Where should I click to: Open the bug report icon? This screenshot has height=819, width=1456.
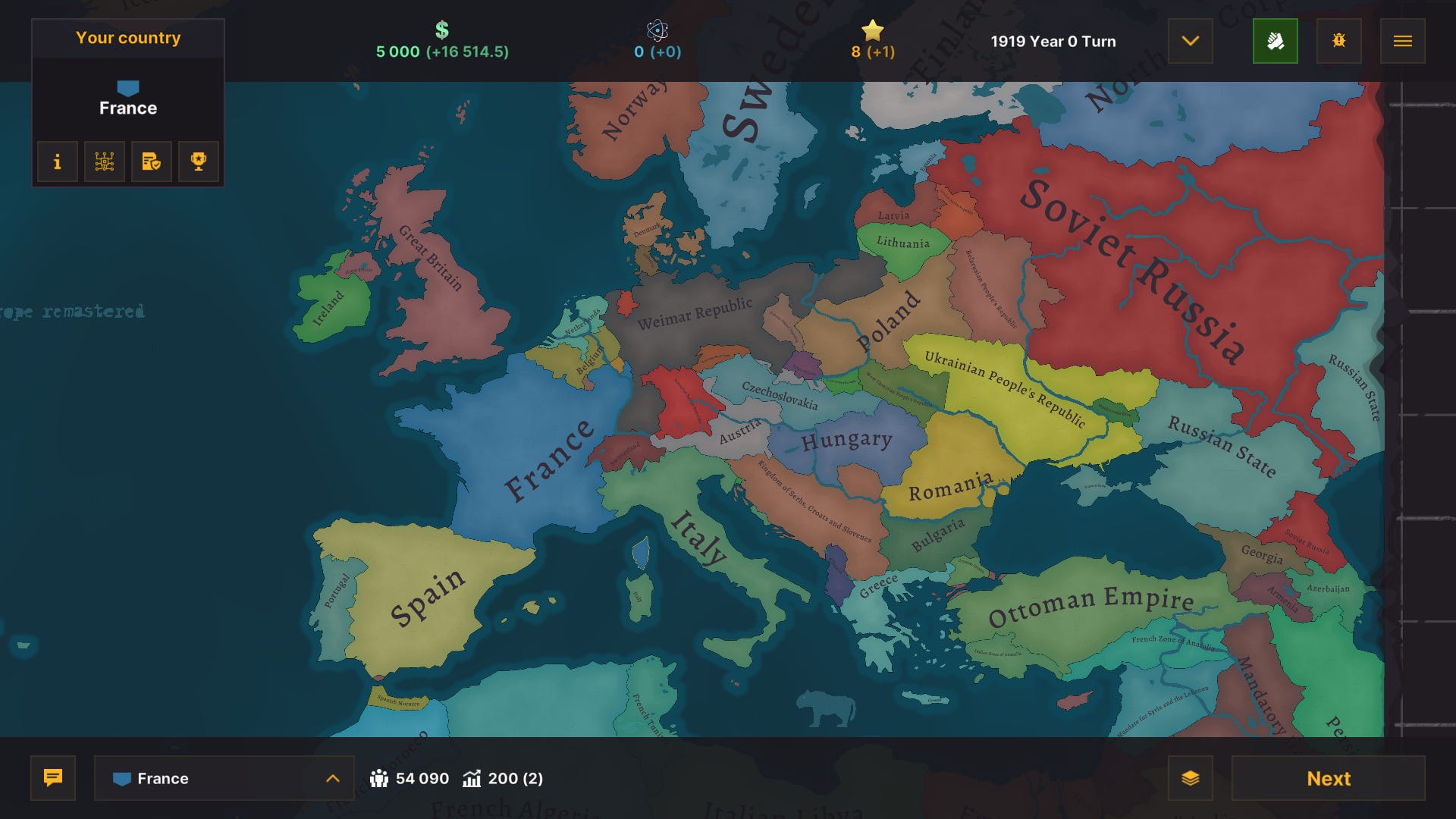coord(1338,41)
